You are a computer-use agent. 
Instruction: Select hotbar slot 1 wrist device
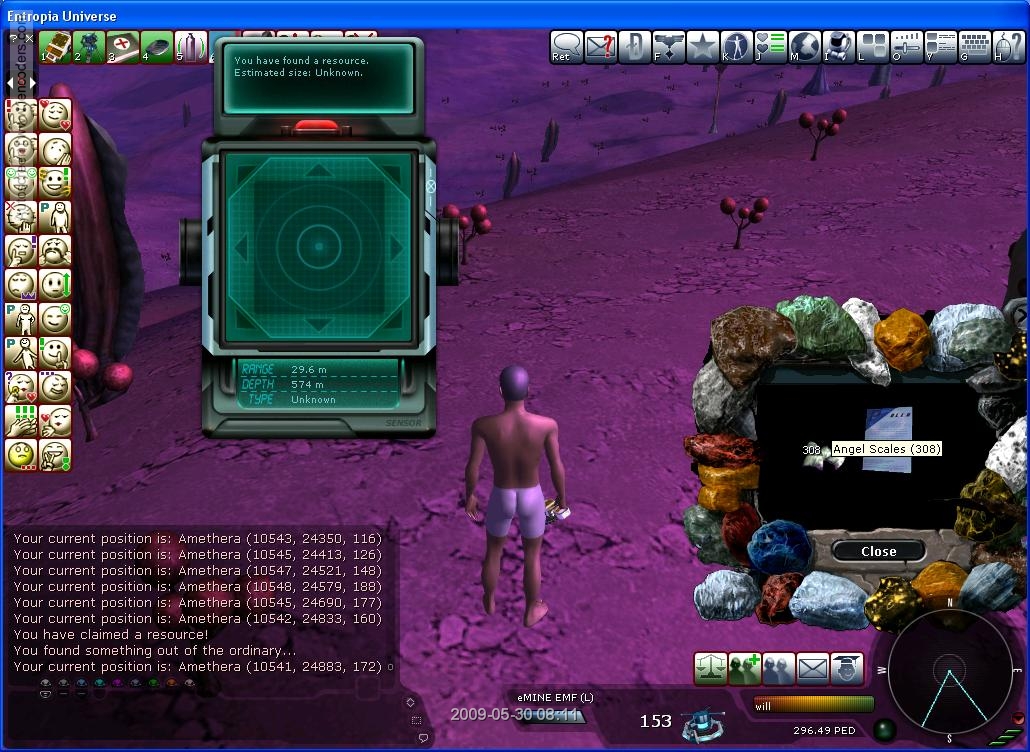click(55, 46)
